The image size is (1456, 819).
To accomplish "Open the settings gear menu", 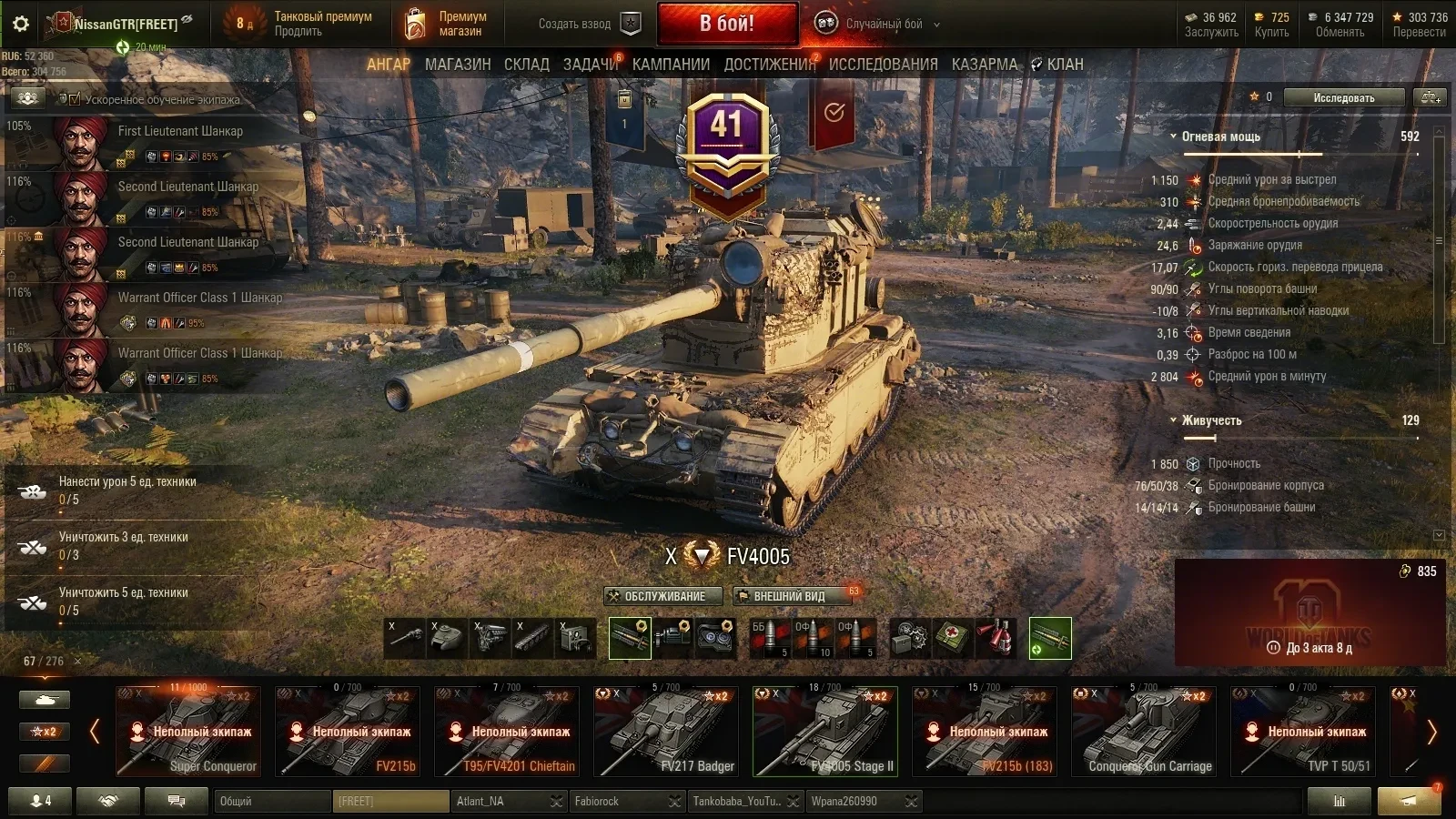I will pos(21,24).
